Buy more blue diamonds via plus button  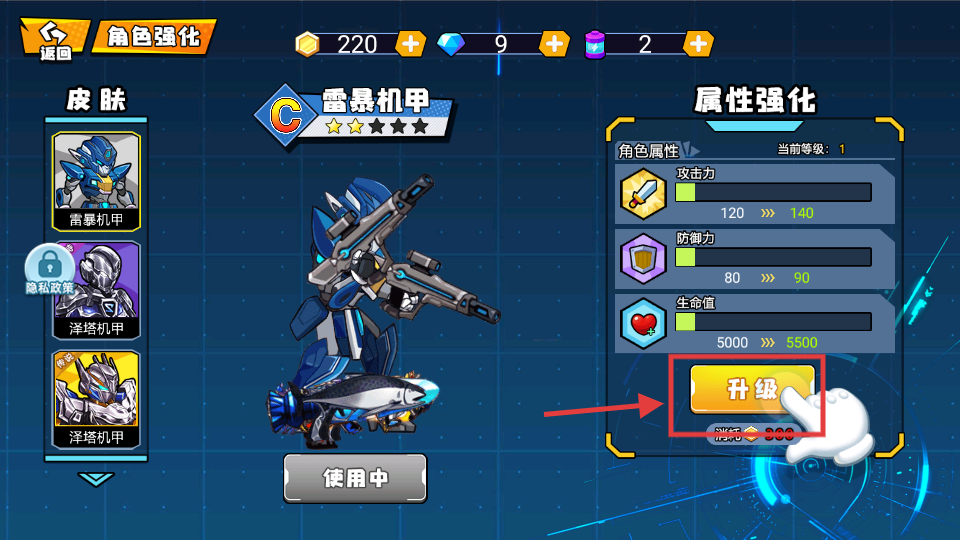(x=554, y=44)
